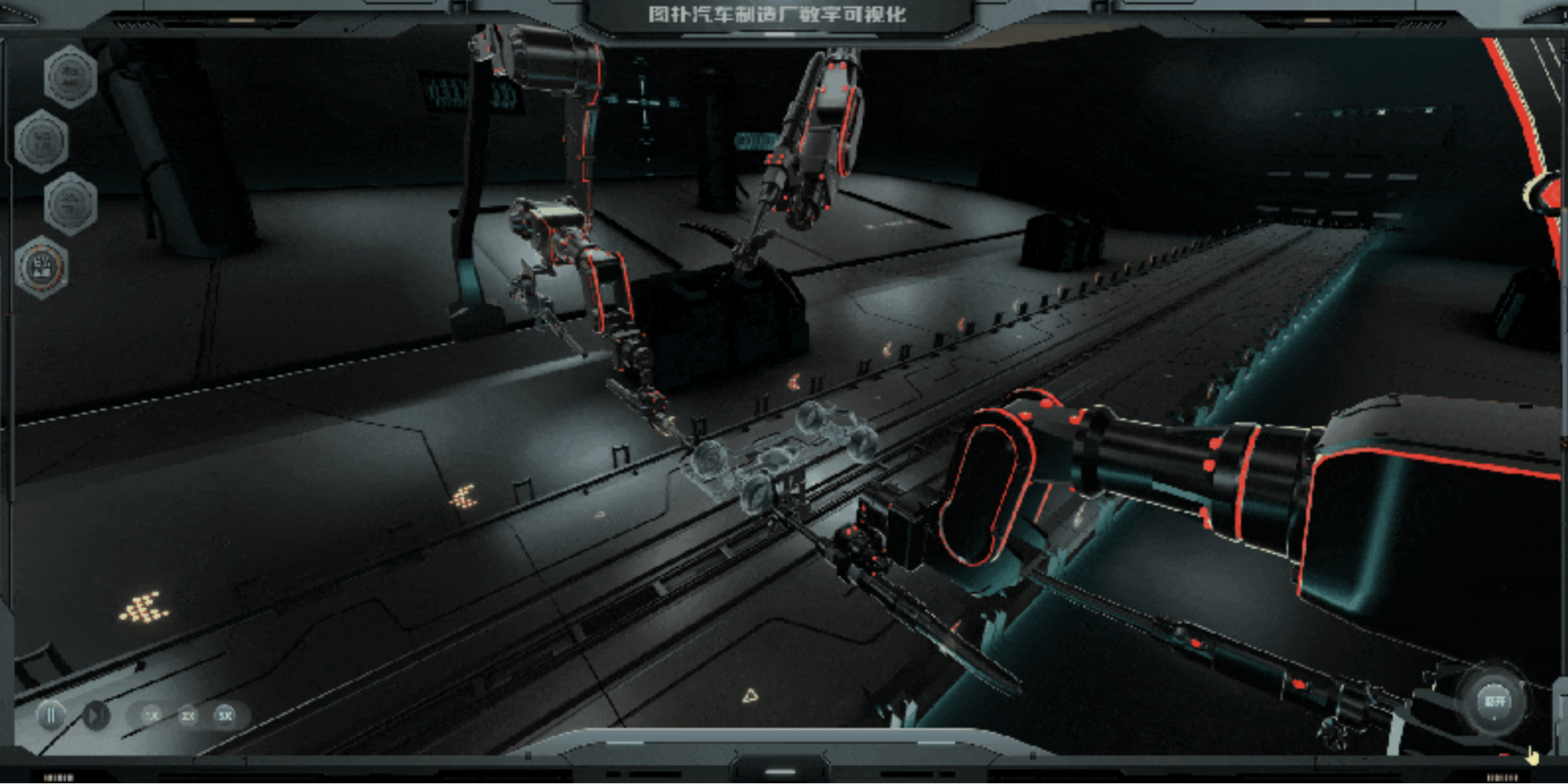The height and width of the screenshot is (784, 1568).
Task: Set playback speed to 1X
Action: pyautogui.click(x=151, y=715)
